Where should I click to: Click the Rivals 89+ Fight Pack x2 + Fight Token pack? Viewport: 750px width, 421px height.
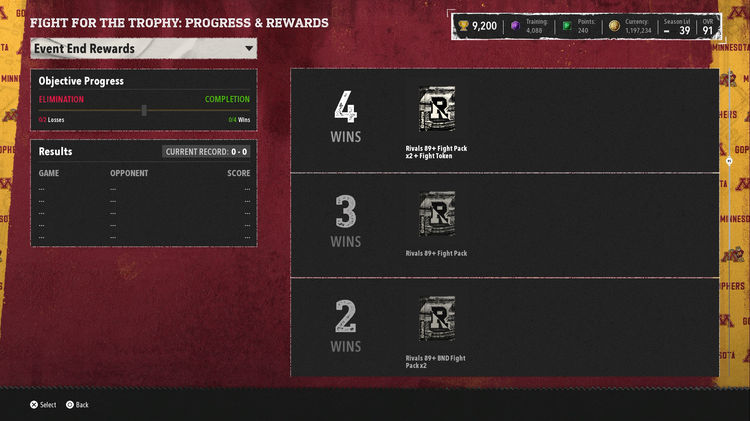[x=437, y=110]
